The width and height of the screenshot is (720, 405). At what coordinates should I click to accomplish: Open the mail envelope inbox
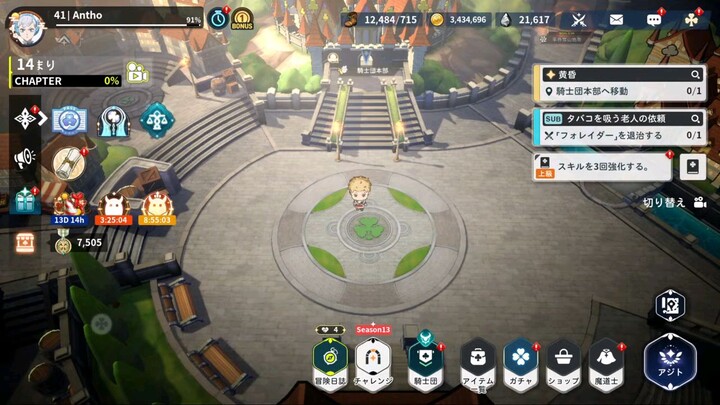tap(616, 19)
